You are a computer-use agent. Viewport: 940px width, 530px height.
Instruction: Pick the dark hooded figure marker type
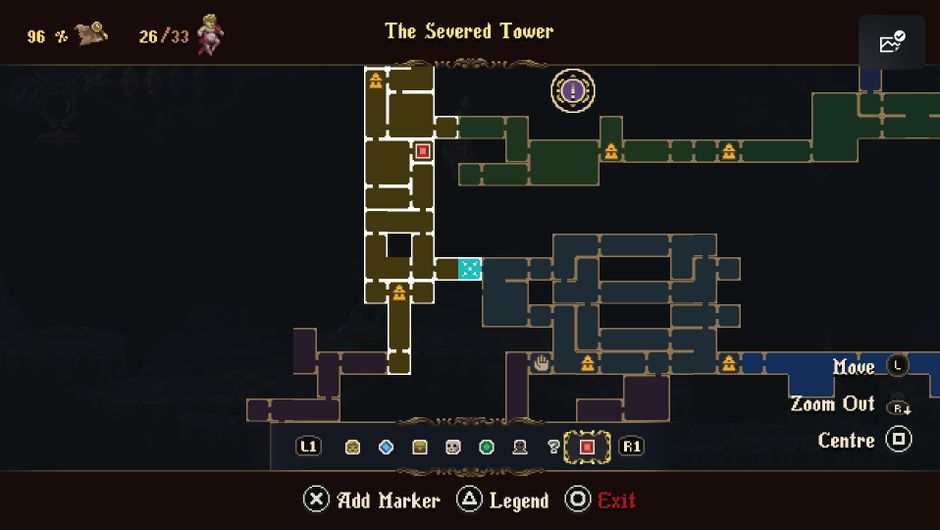(520, 447)
